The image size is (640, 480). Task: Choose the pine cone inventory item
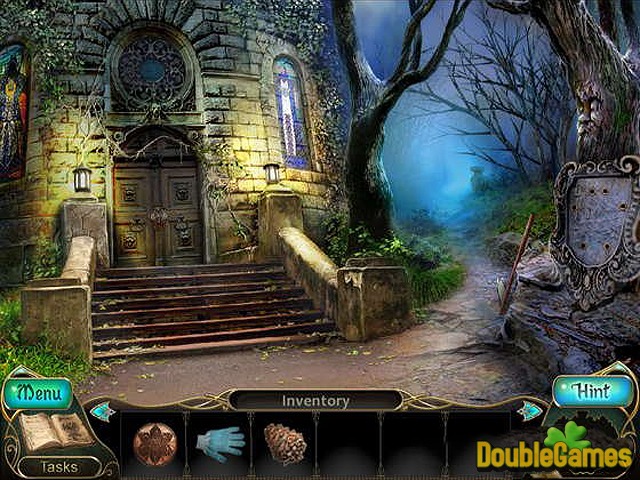click(285, 443)
